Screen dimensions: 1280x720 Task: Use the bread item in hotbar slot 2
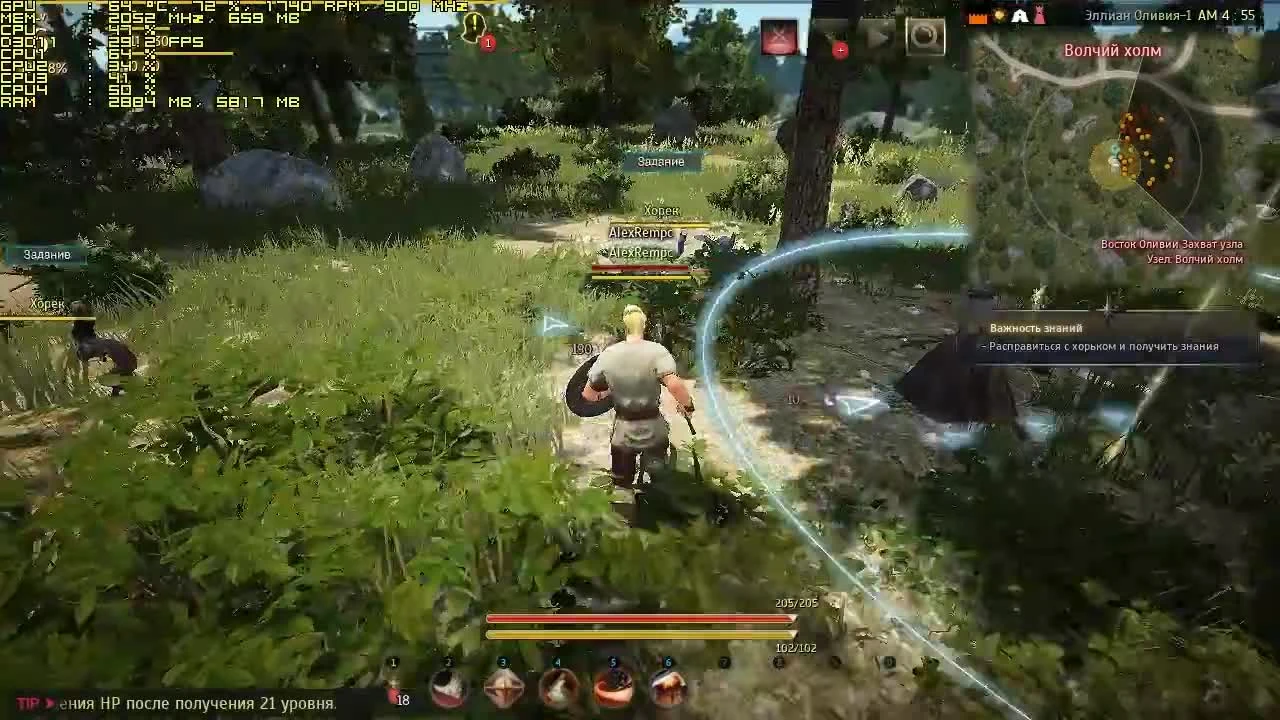click(x=448, y=688)
